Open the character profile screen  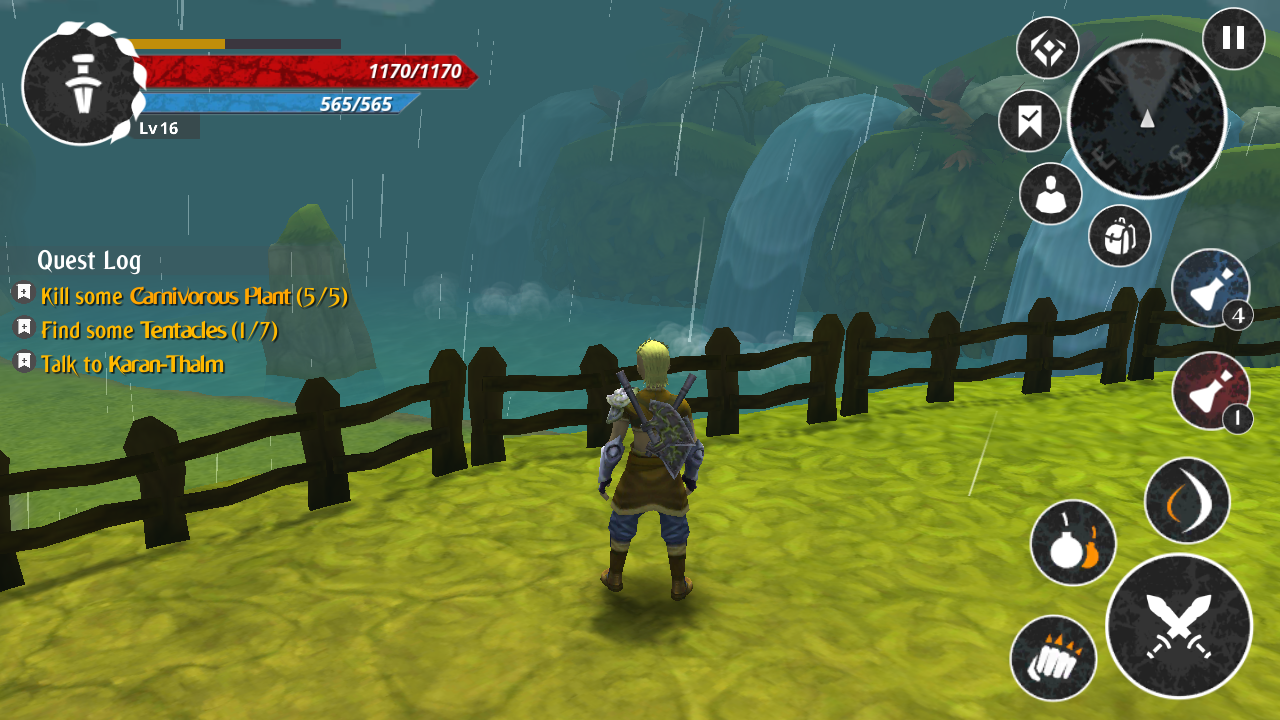pyautogui.click(x=1050, y=194)
